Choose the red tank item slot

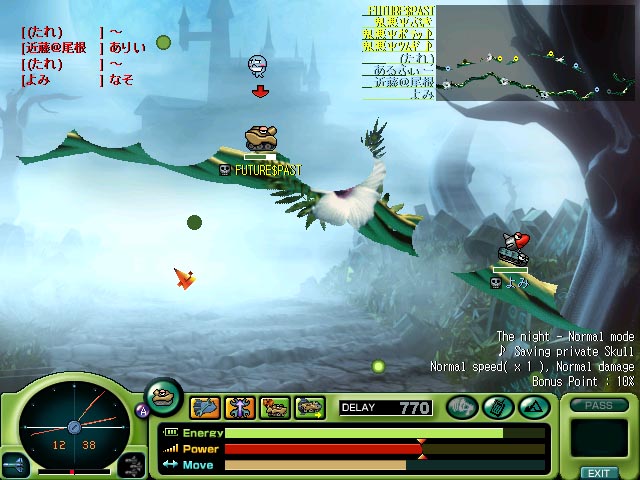click(274, 407)
